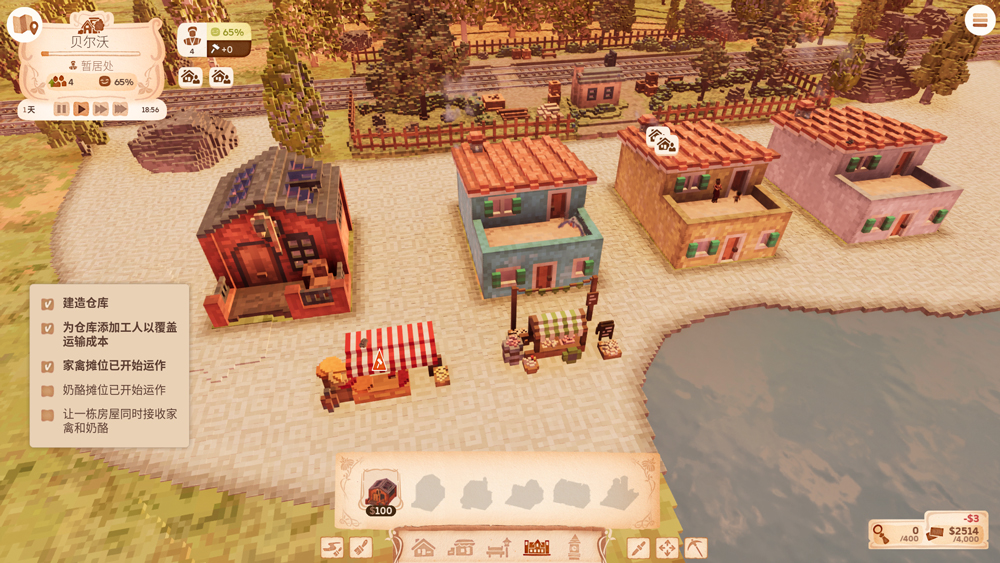This screenshot has height=563, width=1000.
Task: Open the worker population panel
Action: click(192, 39)
